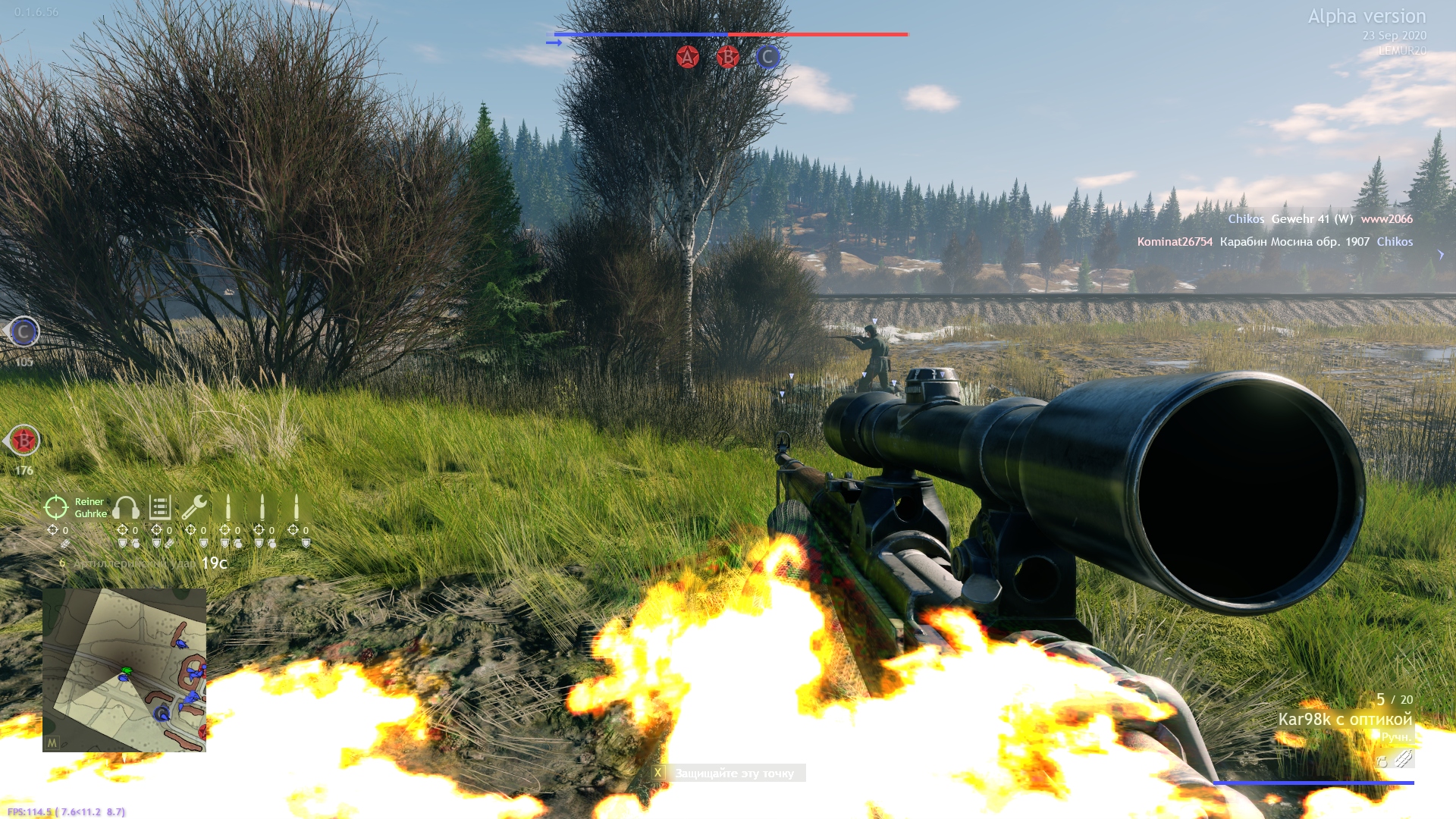Switch to the wrench engineer squad member
This screenshot has width=1456, height=819.
194,507
